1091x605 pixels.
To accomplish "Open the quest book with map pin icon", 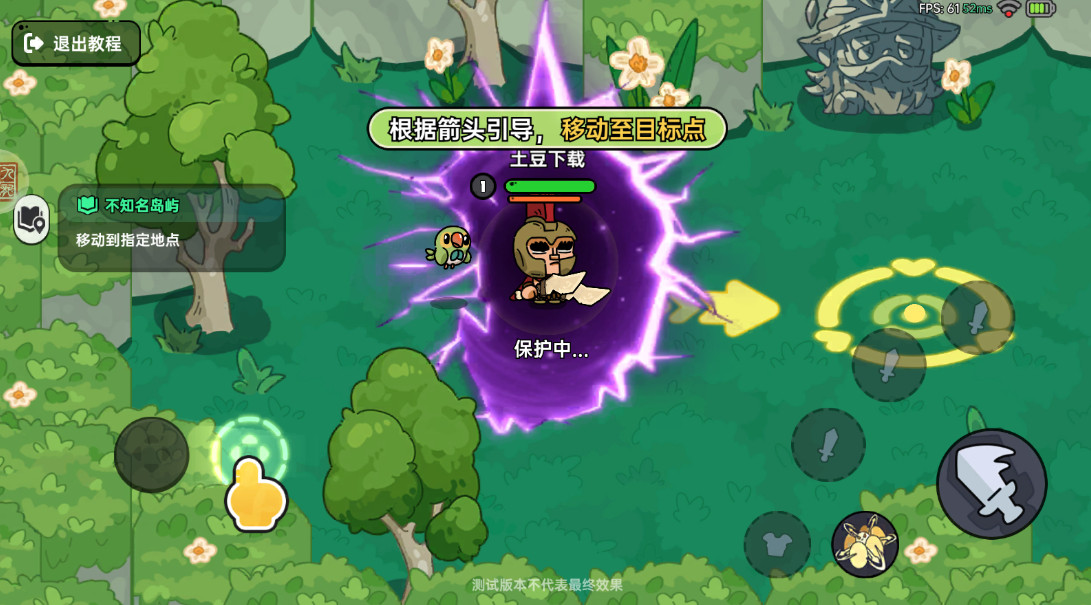I will click(32, 218).
